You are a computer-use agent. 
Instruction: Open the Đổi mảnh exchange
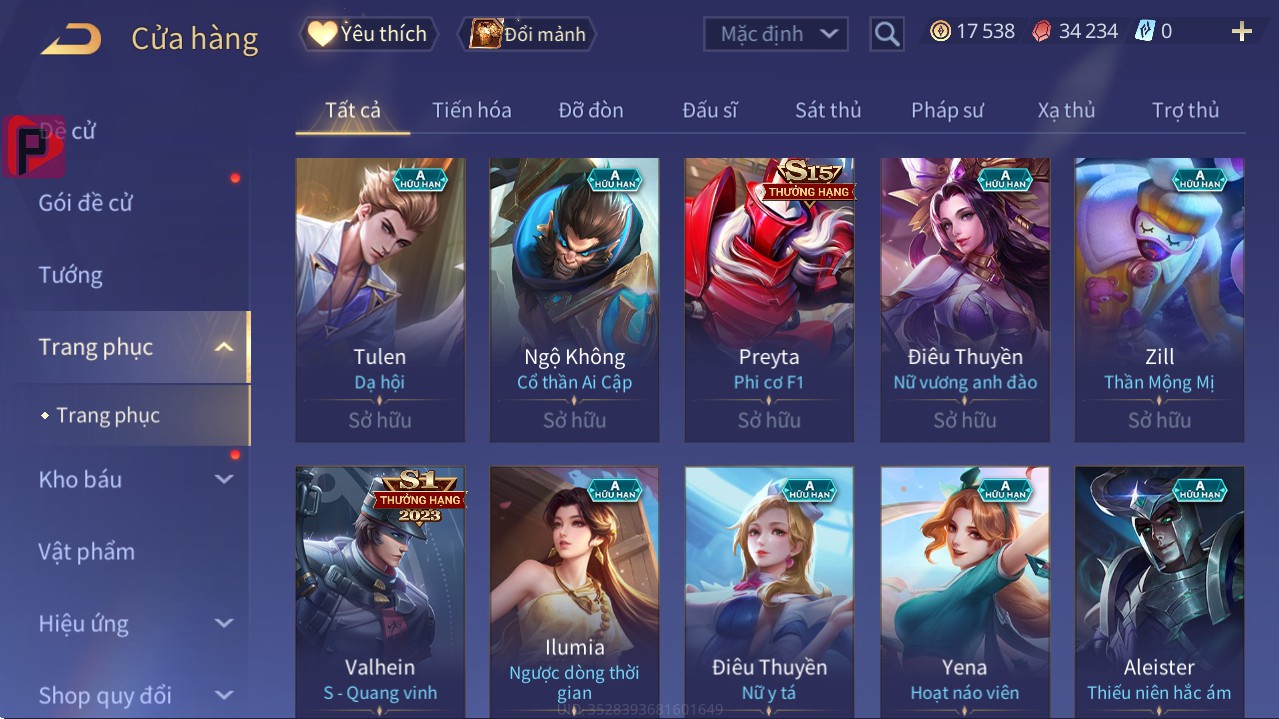(527, 34)
